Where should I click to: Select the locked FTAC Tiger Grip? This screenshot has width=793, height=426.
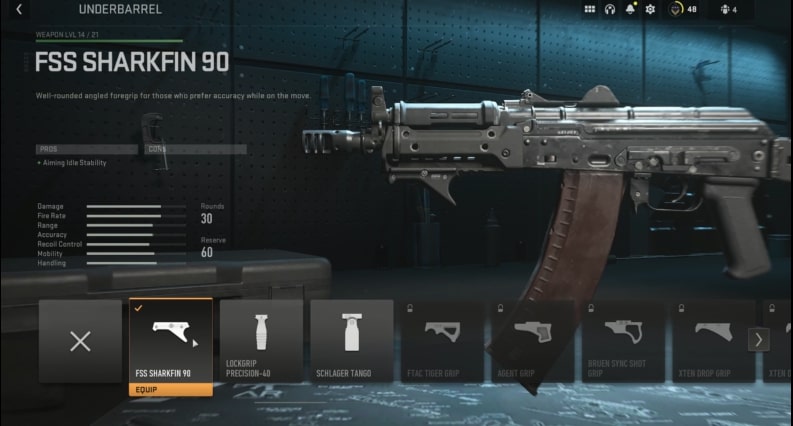[x=441, y=340]
